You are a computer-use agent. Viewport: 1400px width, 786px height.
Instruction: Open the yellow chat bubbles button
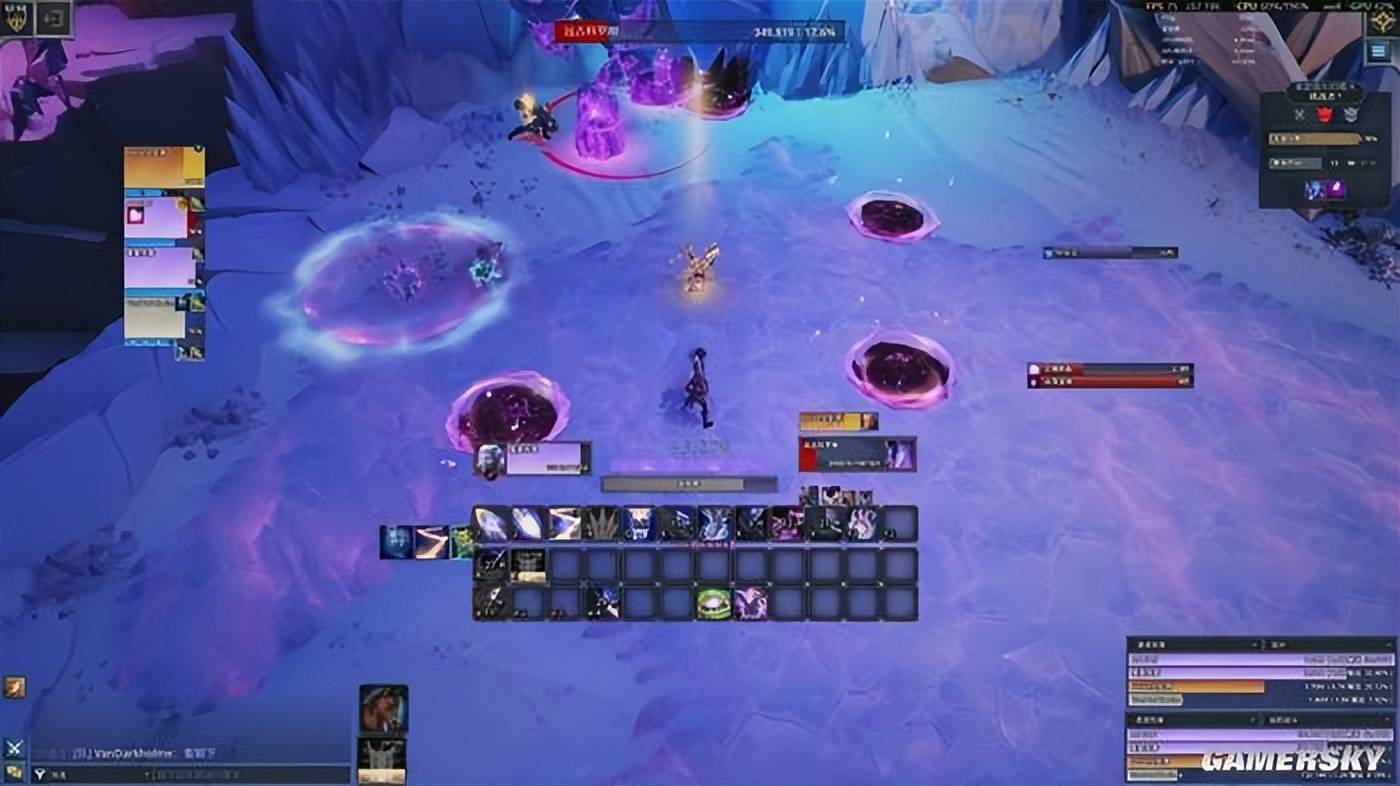point(14,772)
